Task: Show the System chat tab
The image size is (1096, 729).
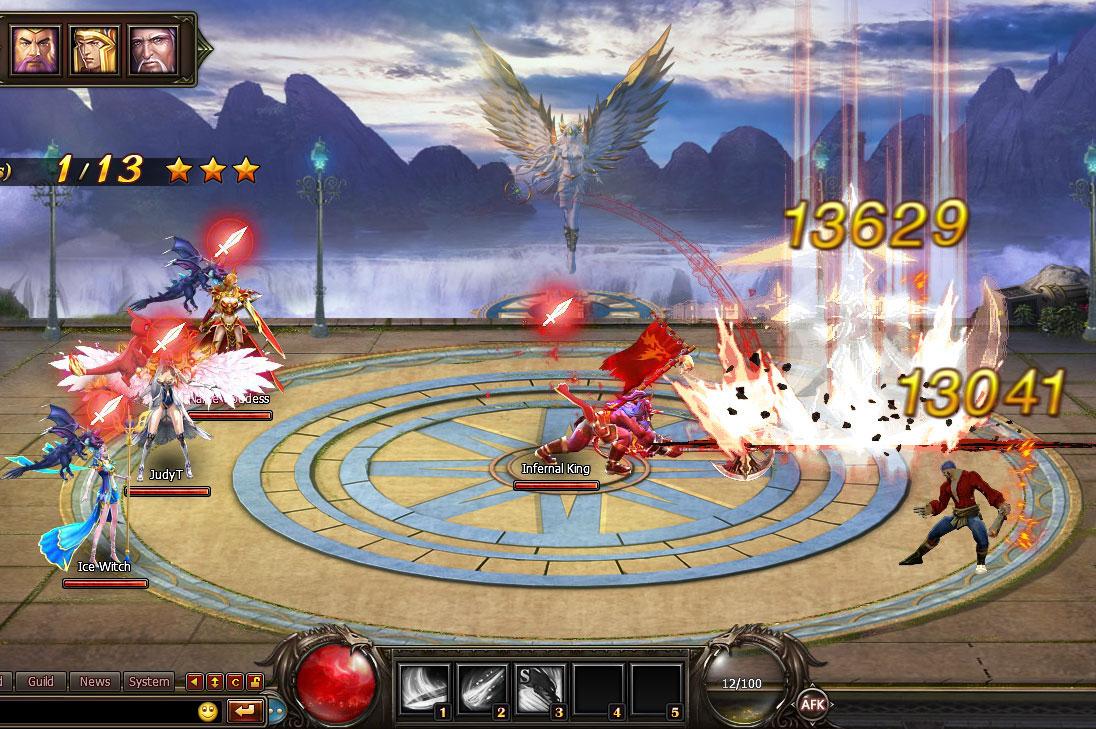Action: point(149,682)
